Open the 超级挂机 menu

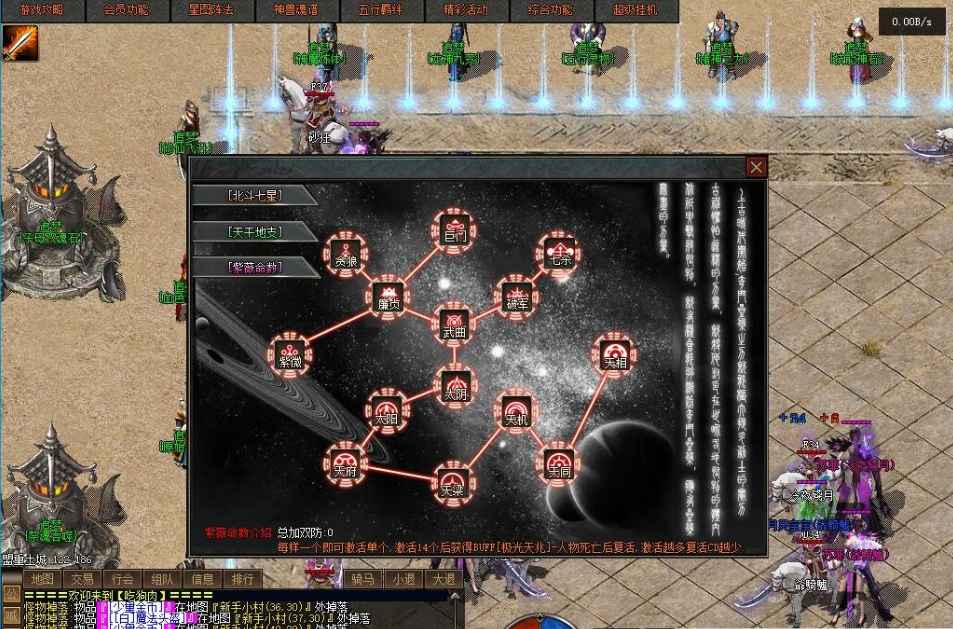[635, 10]
